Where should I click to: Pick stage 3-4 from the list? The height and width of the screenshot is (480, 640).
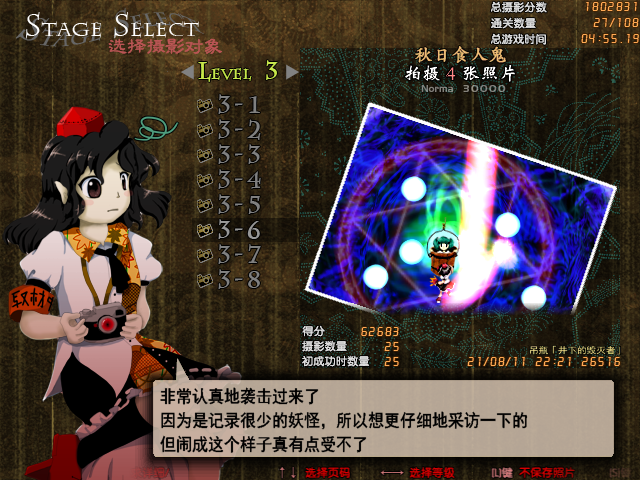pyautogui.click(x=237, y=180)
